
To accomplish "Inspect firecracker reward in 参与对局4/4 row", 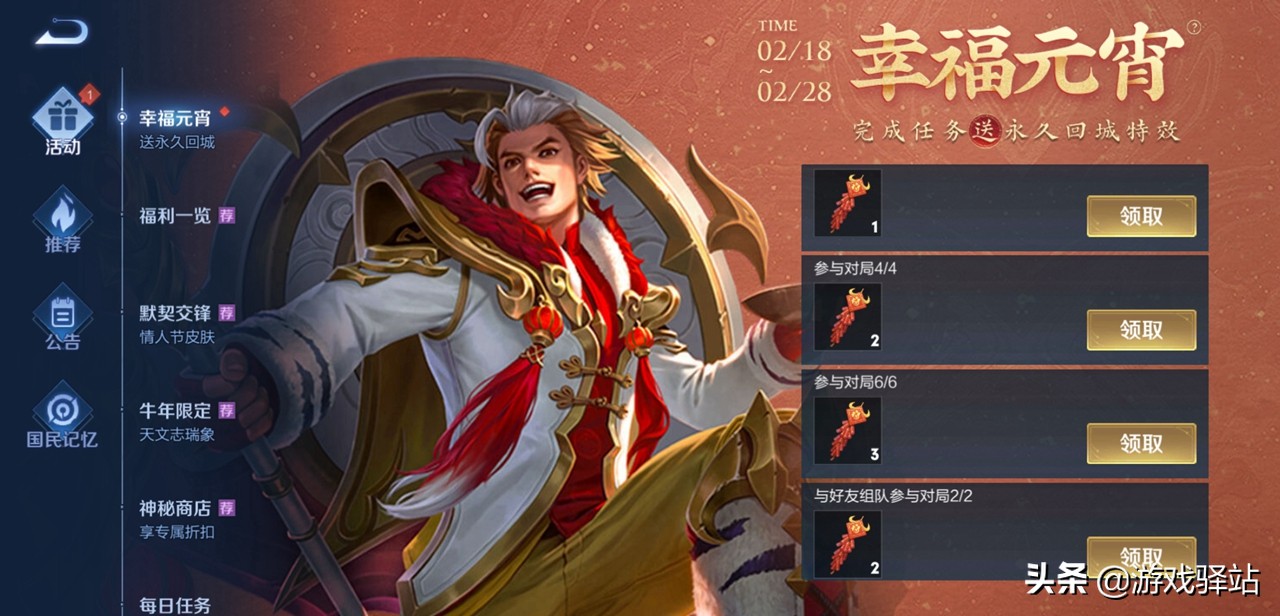I will tap(847, 316).
